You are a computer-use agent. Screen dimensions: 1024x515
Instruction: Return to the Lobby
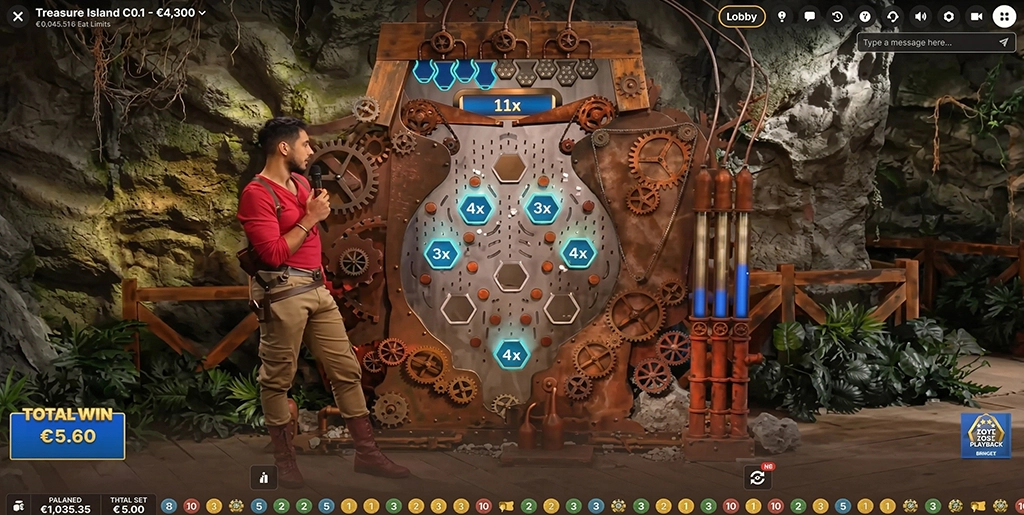(x=741, y=16)
